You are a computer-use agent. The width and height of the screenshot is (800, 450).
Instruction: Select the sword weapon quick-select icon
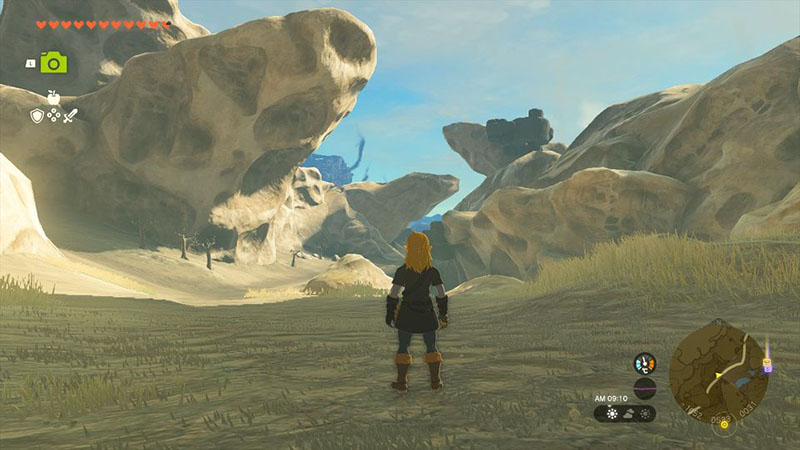pos(71,116)
